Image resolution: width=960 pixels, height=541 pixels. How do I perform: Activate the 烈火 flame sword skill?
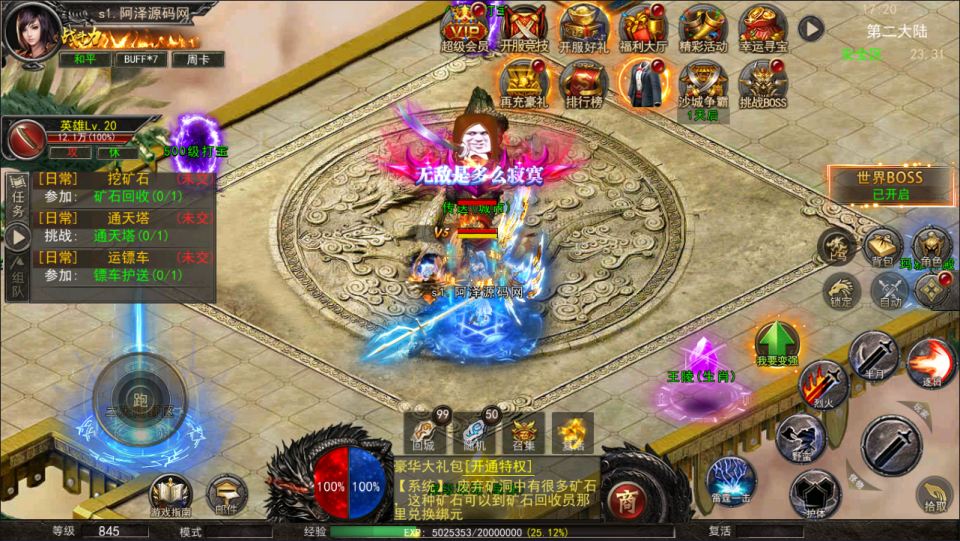click(823, 384)
